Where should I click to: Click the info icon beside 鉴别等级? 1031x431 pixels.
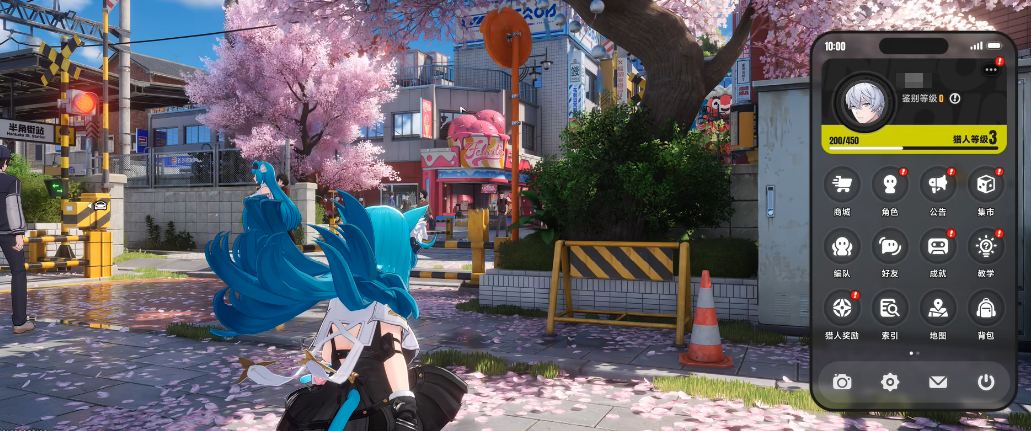[x=954, y=98]
